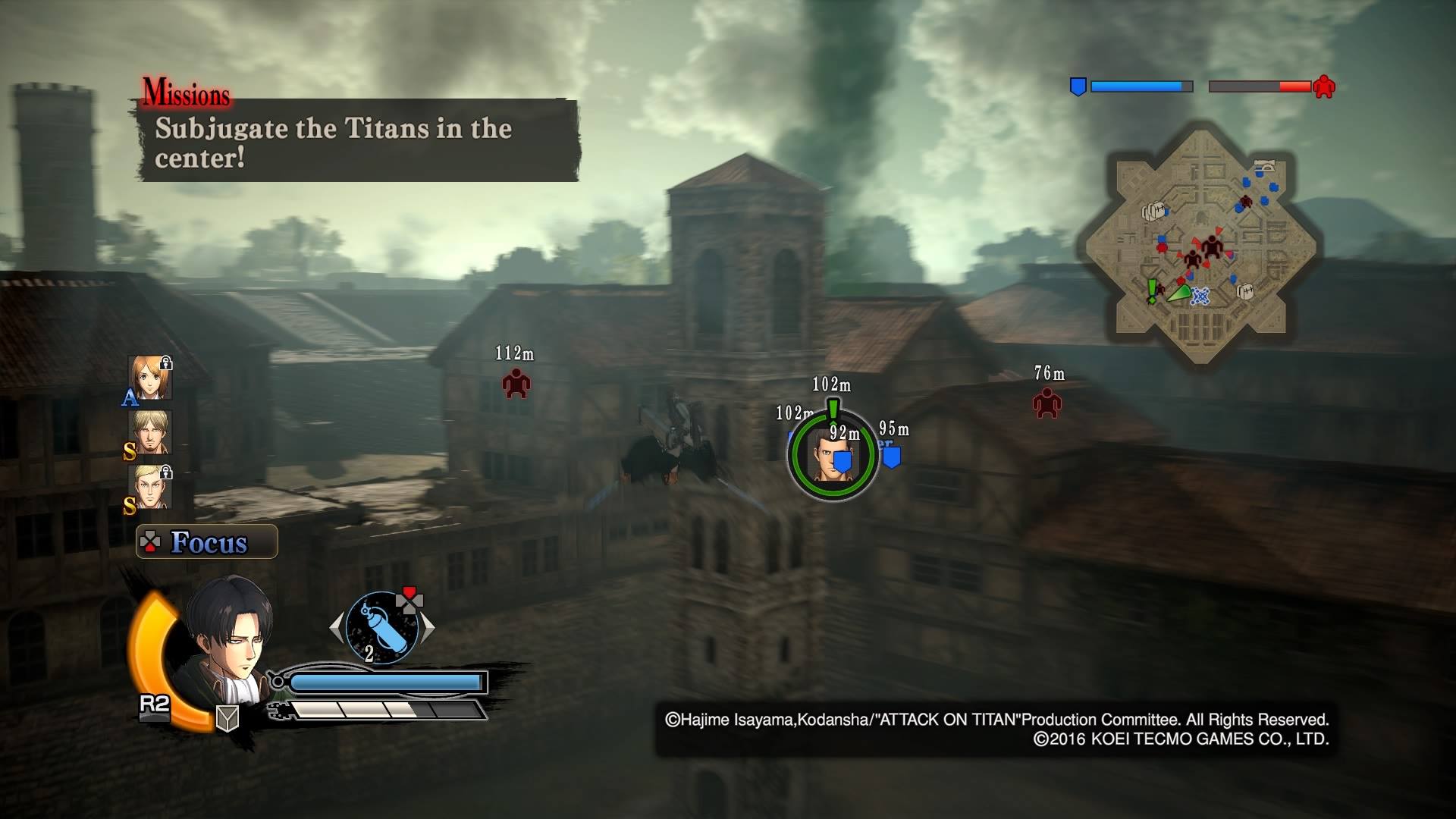The width and height of the screenshot is (1456, 819).
Task: Click the large red Titan icon on minimap
Action: pos(1212,246)
